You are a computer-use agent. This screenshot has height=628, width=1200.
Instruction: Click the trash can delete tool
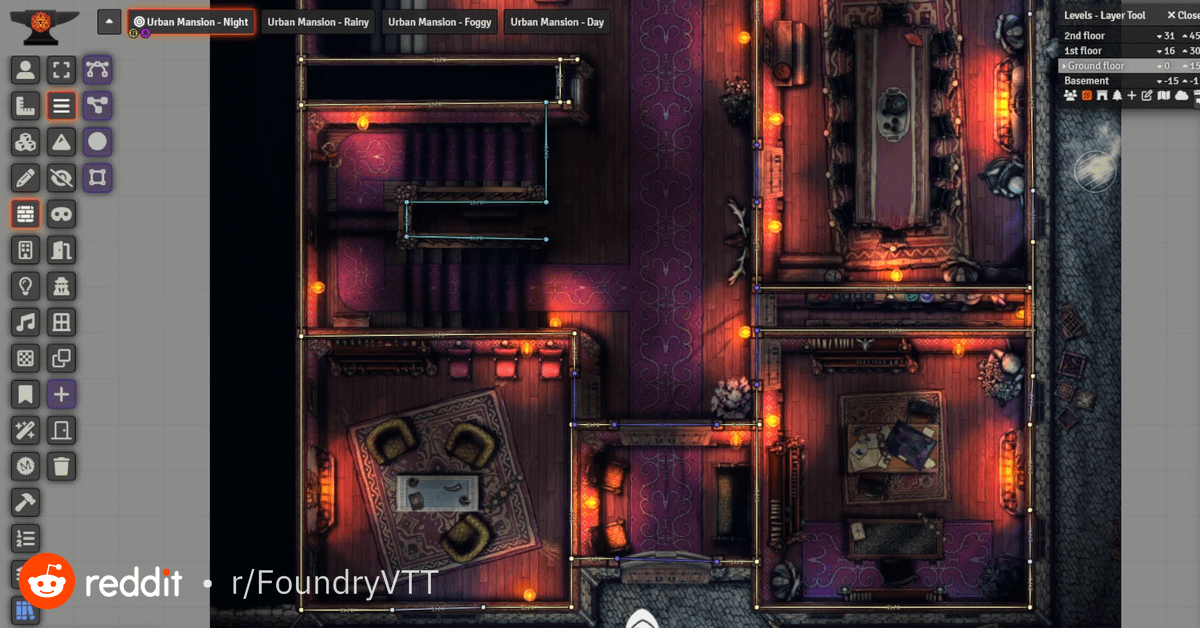coord(62,466)
